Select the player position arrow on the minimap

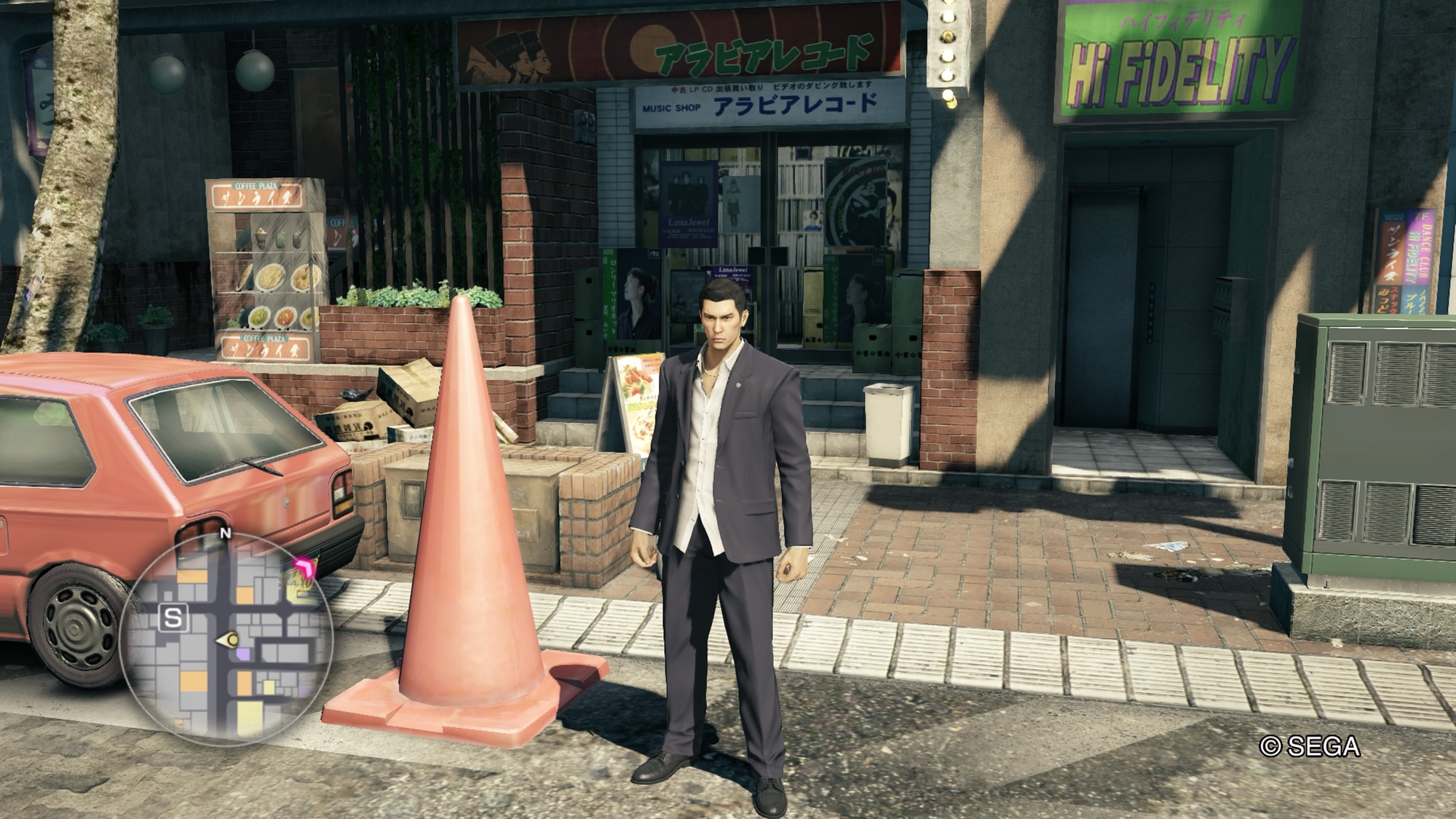pos(229,641)
